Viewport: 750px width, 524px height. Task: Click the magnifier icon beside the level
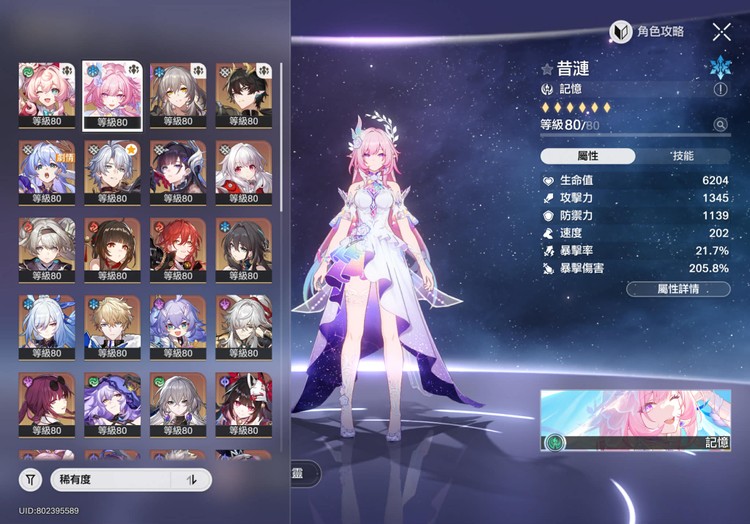720,125
